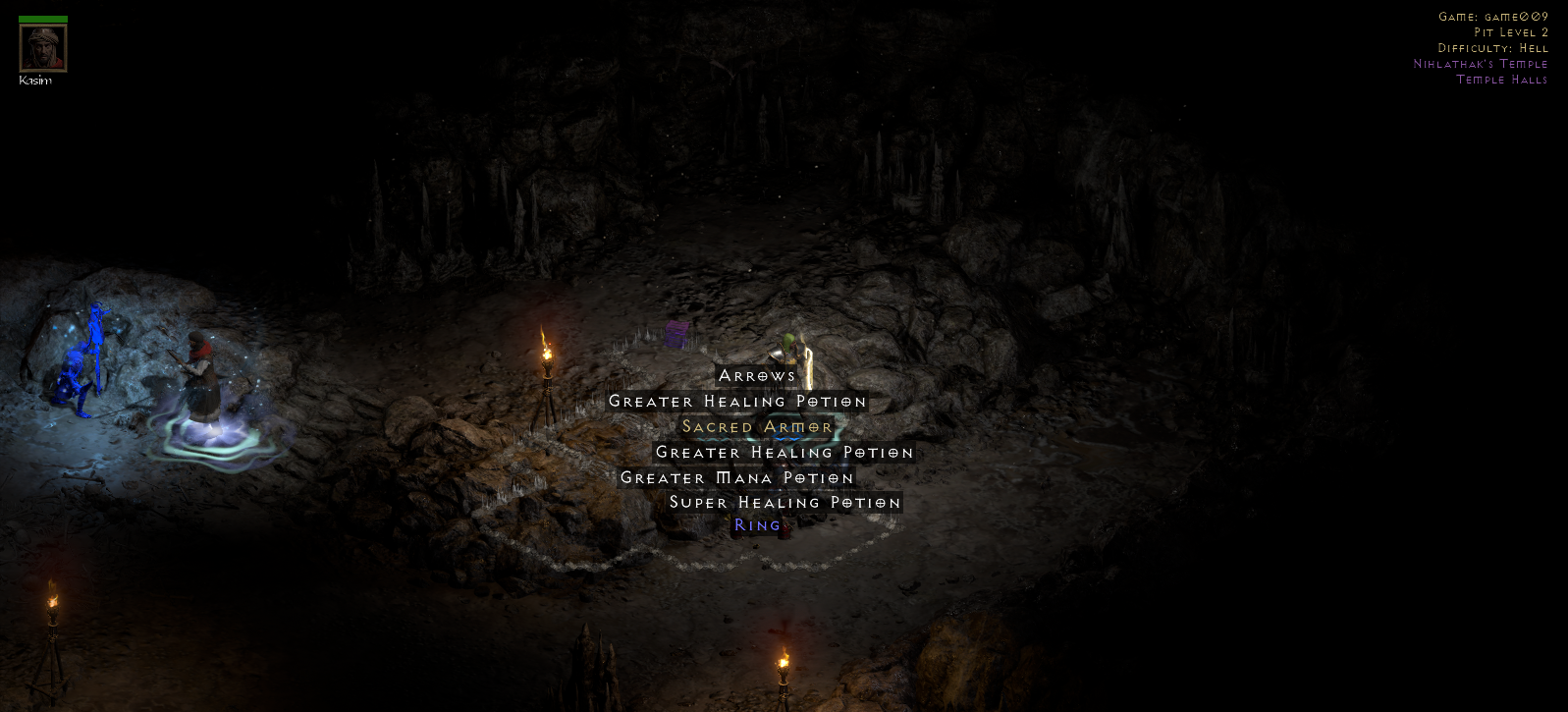Grab the Ring from the ground
Viewport: 1568px width, 712px height.
(757, 525)
